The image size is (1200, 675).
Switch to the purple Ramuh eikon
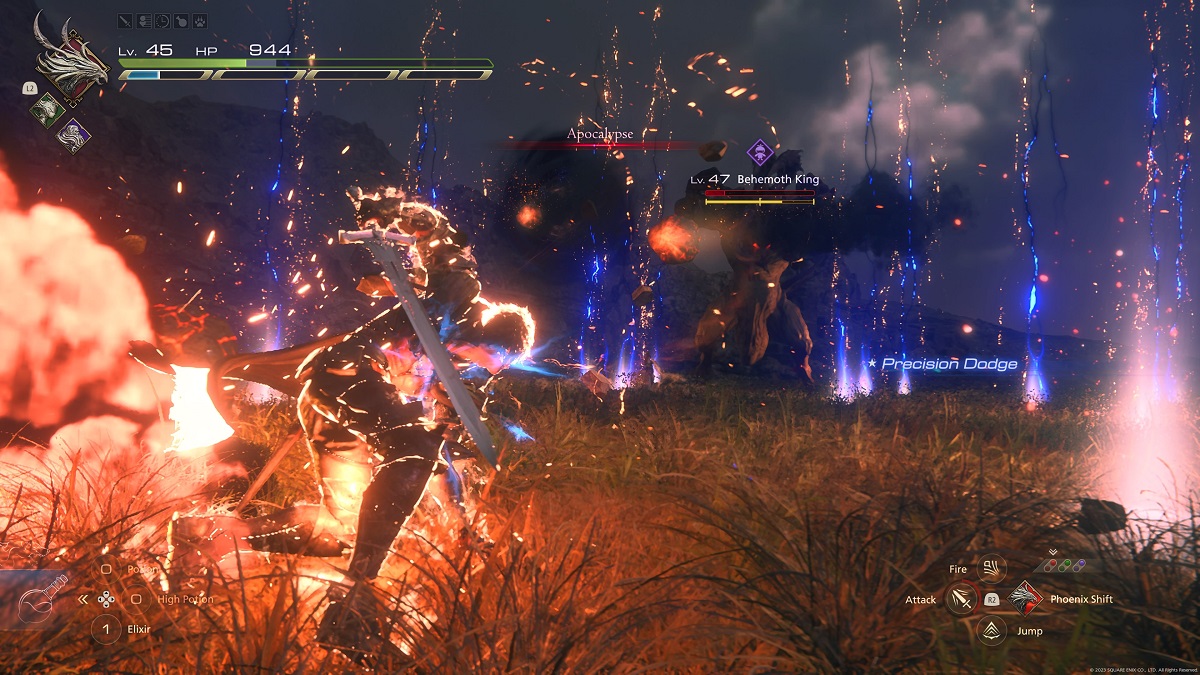point(73,134)
